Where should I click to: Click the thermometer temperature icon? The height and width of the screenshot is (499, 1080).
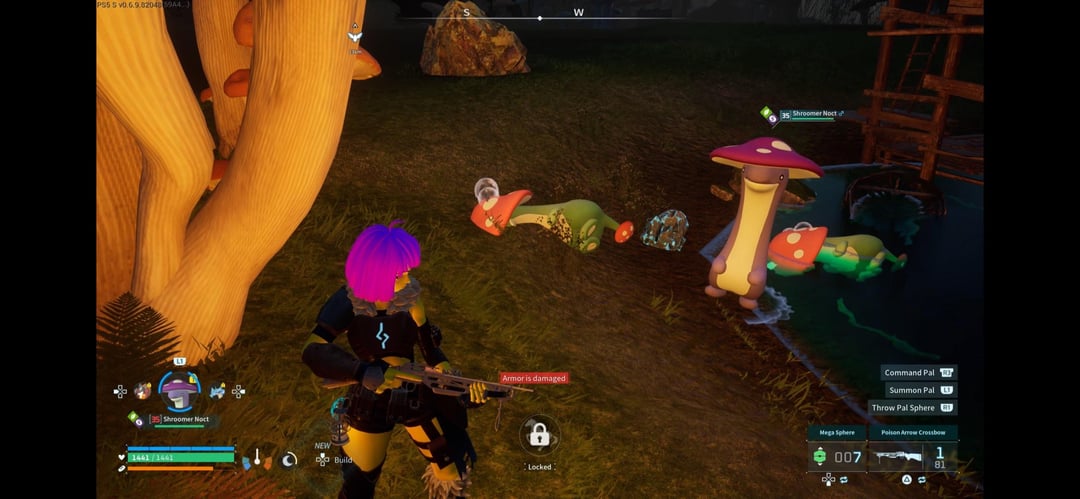[x=257, y=458]
